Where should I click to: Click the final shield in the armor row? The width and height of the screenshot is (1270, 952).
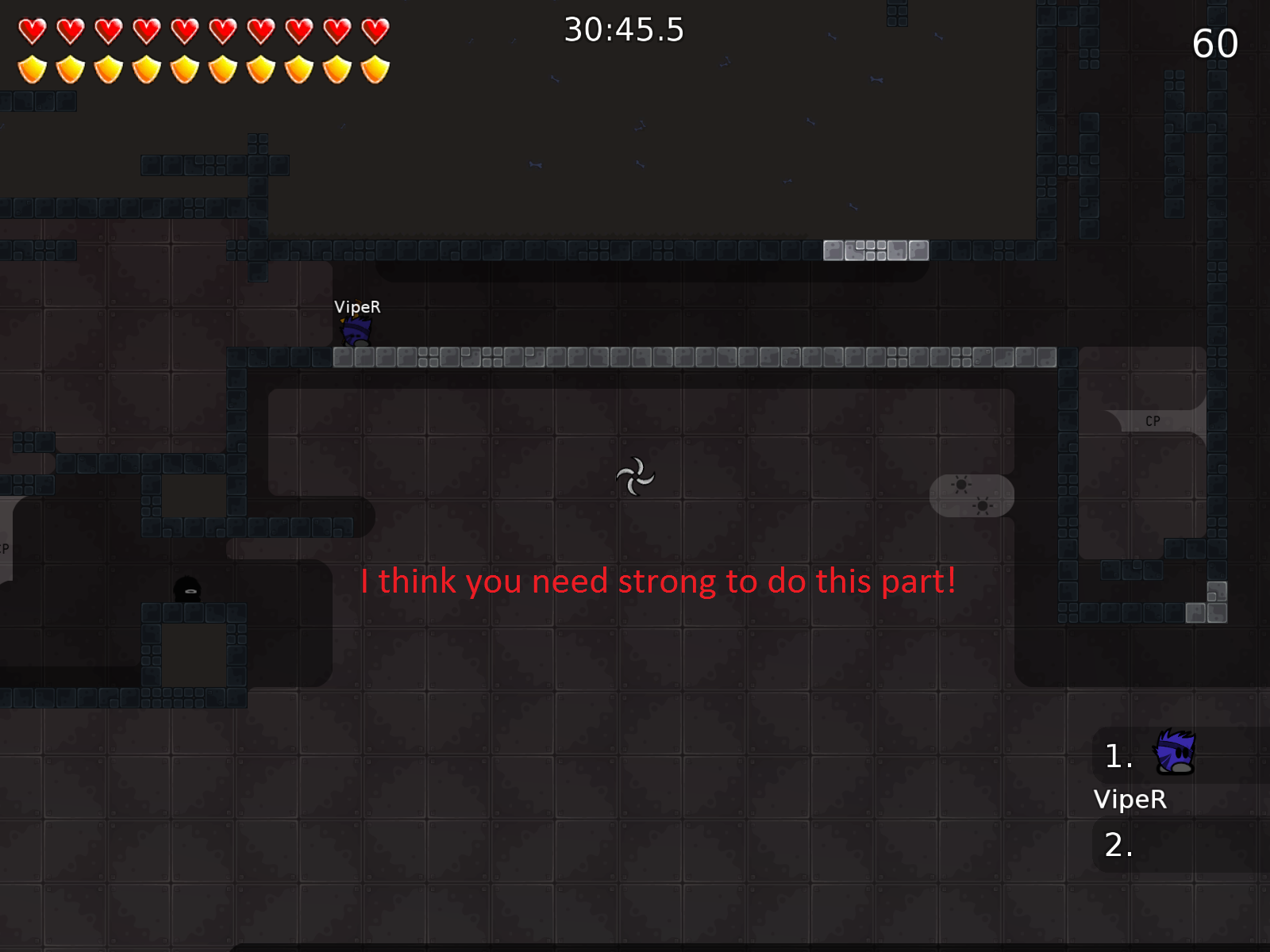[374, 70]
